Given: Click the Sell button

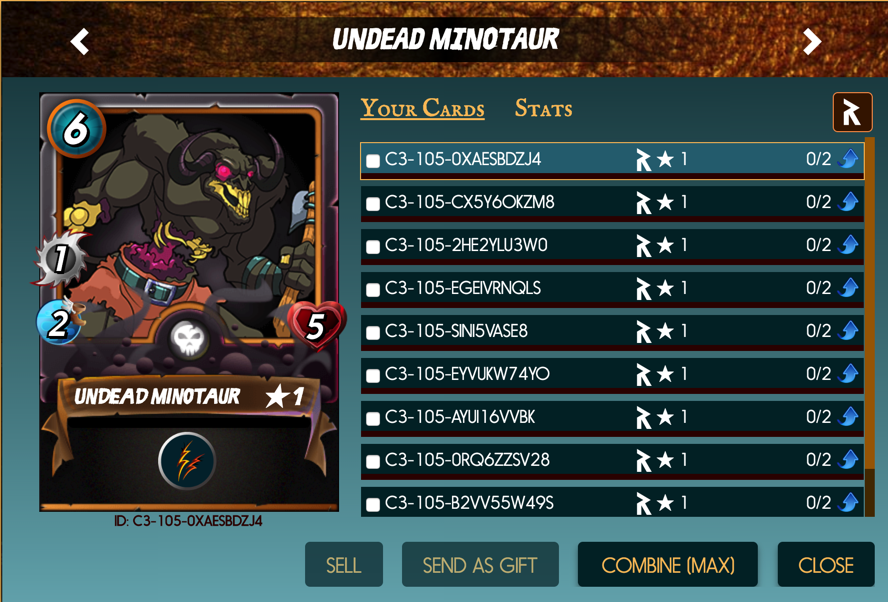Looking at the screenshot, I should point(343,565).
